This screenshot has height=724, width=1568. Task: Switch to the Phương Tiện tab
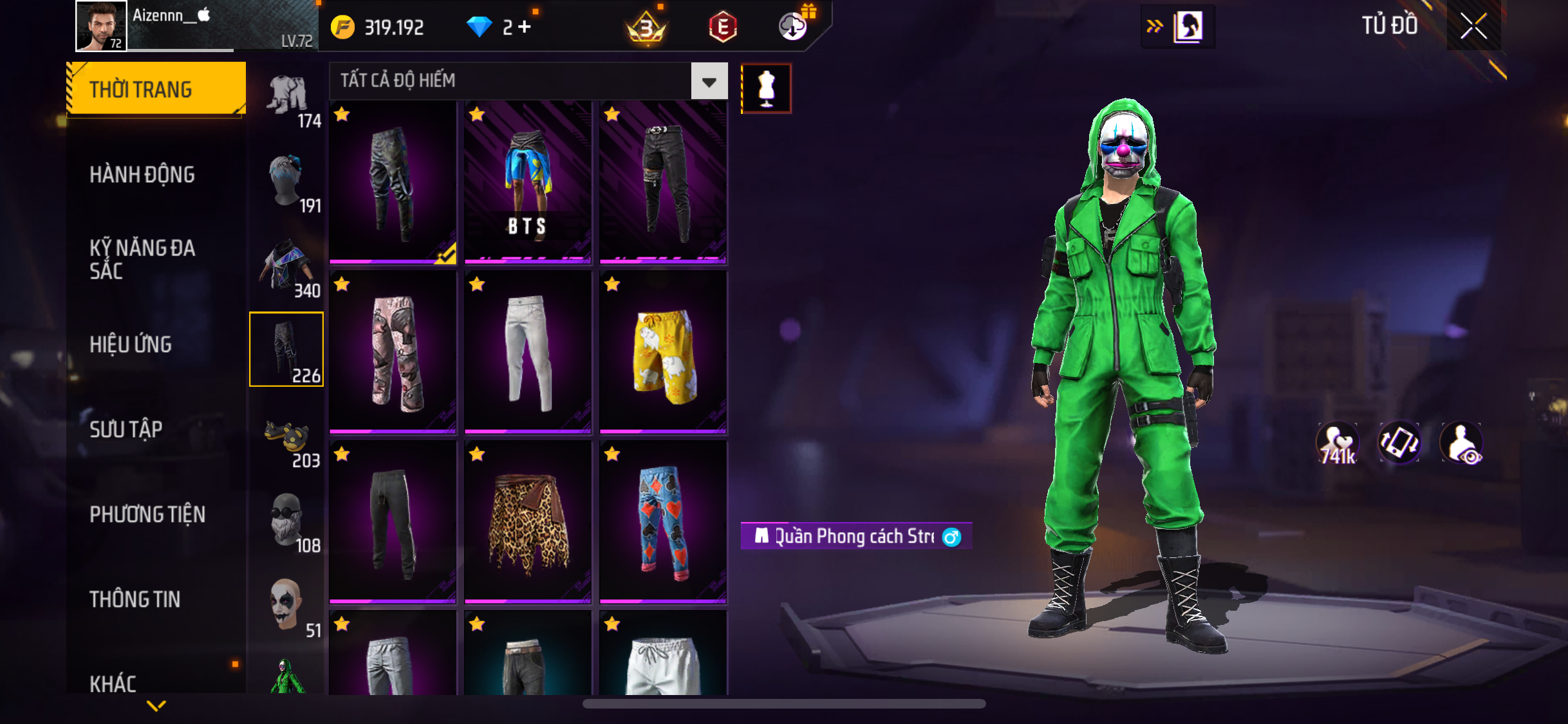(x=147, y=514)
